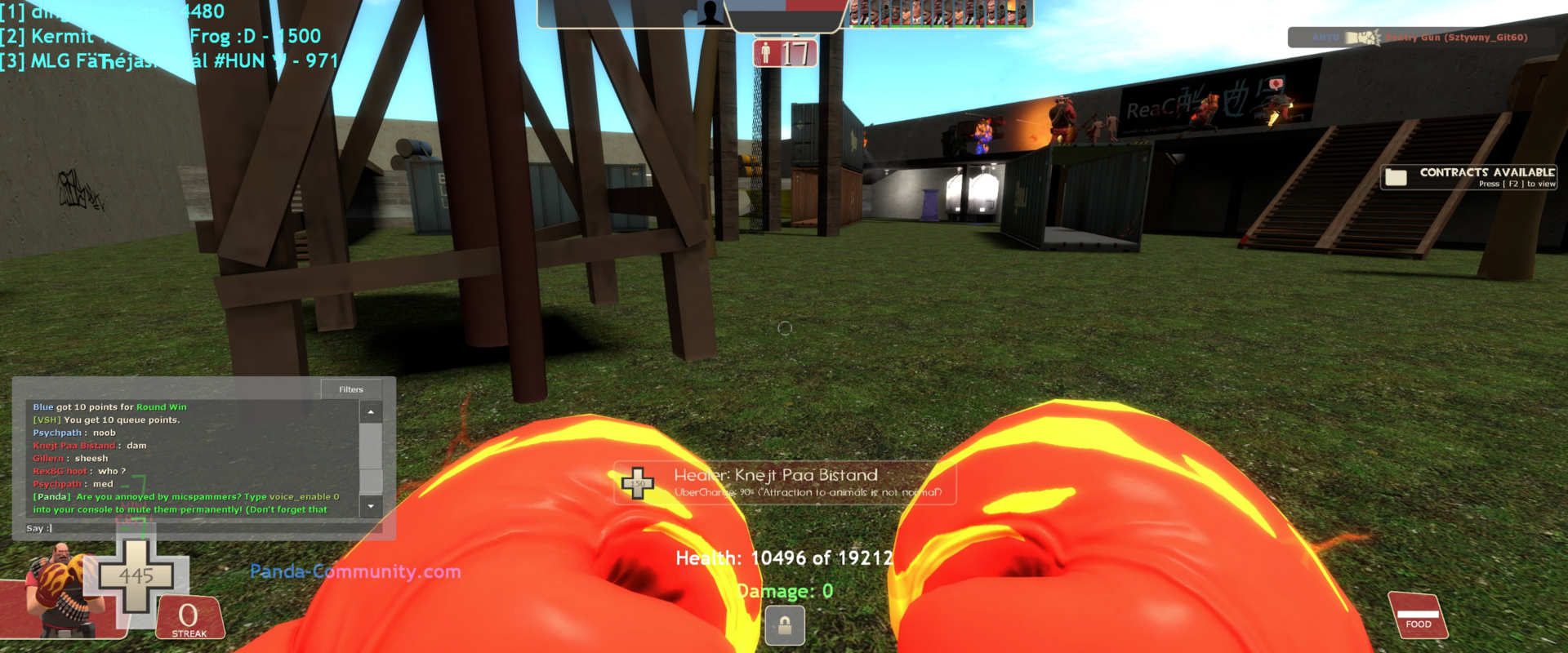
Task: Click the player figure icon above the 17 counter
Action: (766, 52)
